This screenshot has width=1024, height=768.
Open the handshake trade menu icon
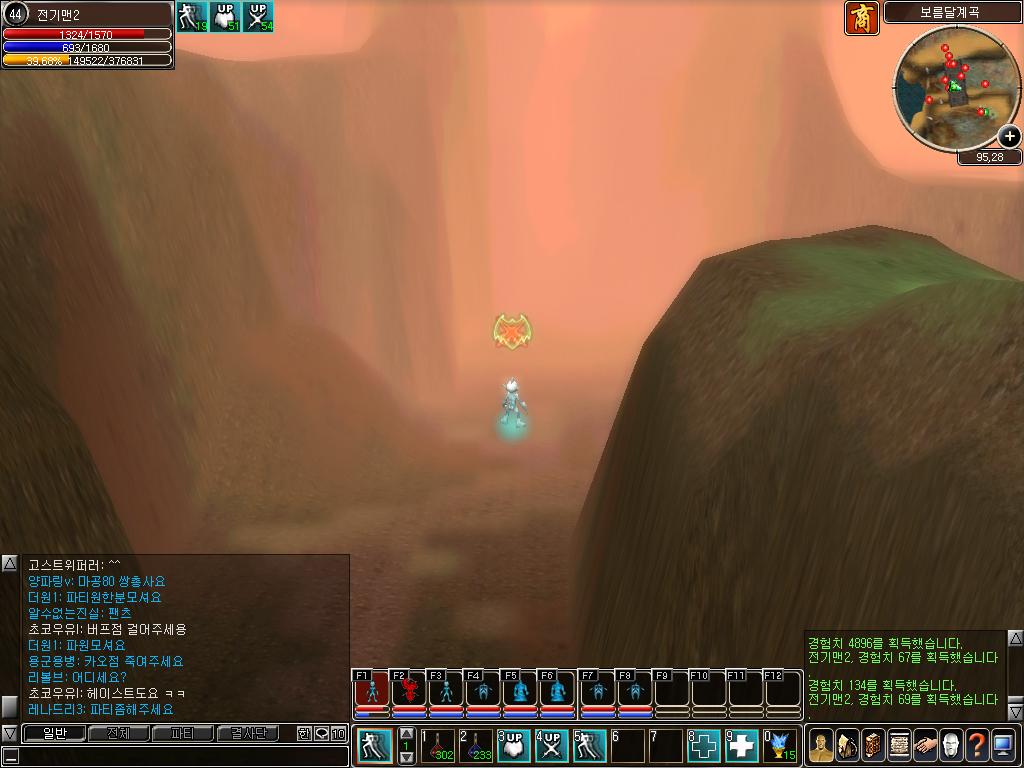coord(925,745)
